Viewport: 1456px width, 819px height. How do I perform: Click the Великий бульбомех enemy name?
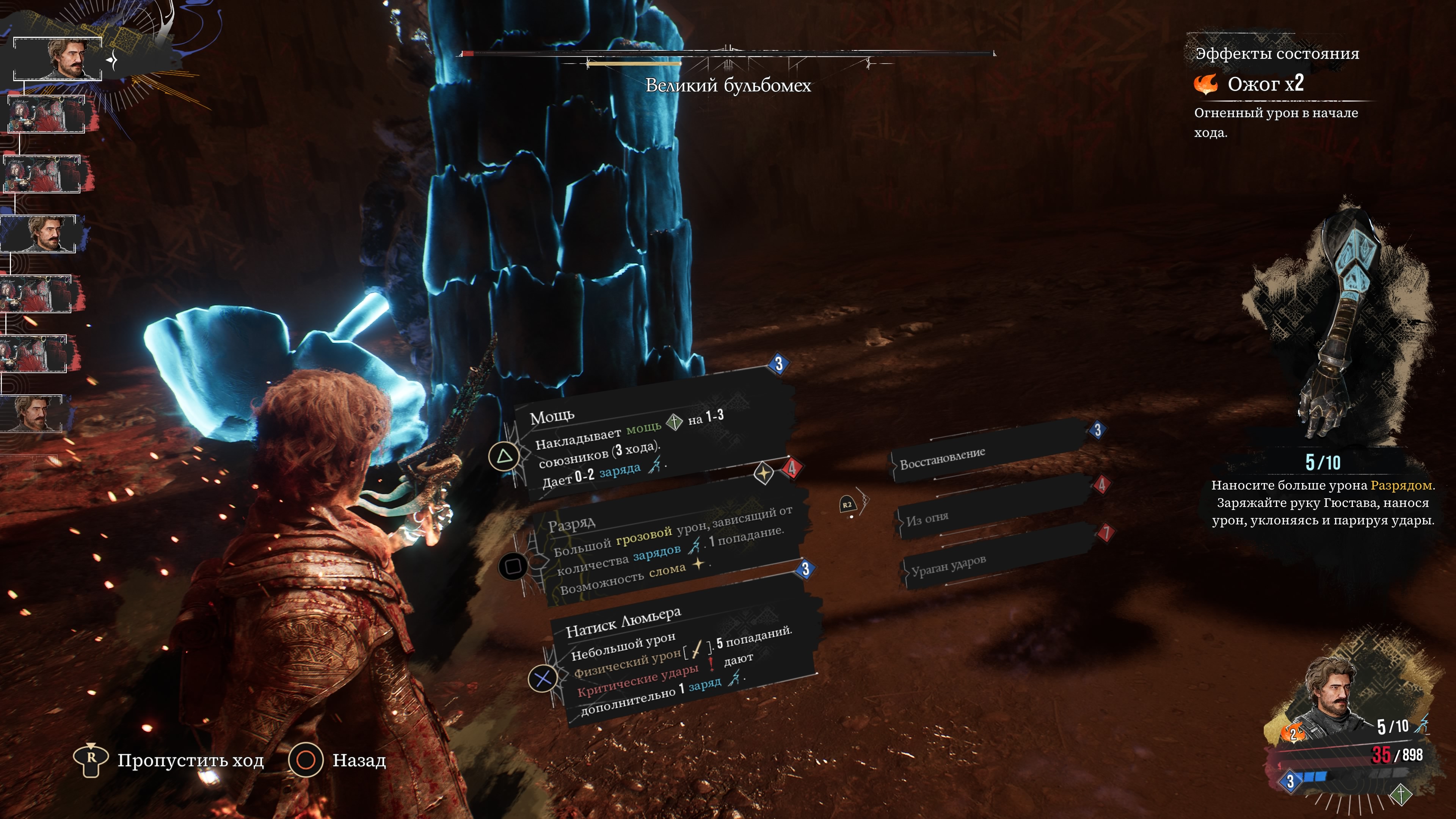(x=728, y=86)
